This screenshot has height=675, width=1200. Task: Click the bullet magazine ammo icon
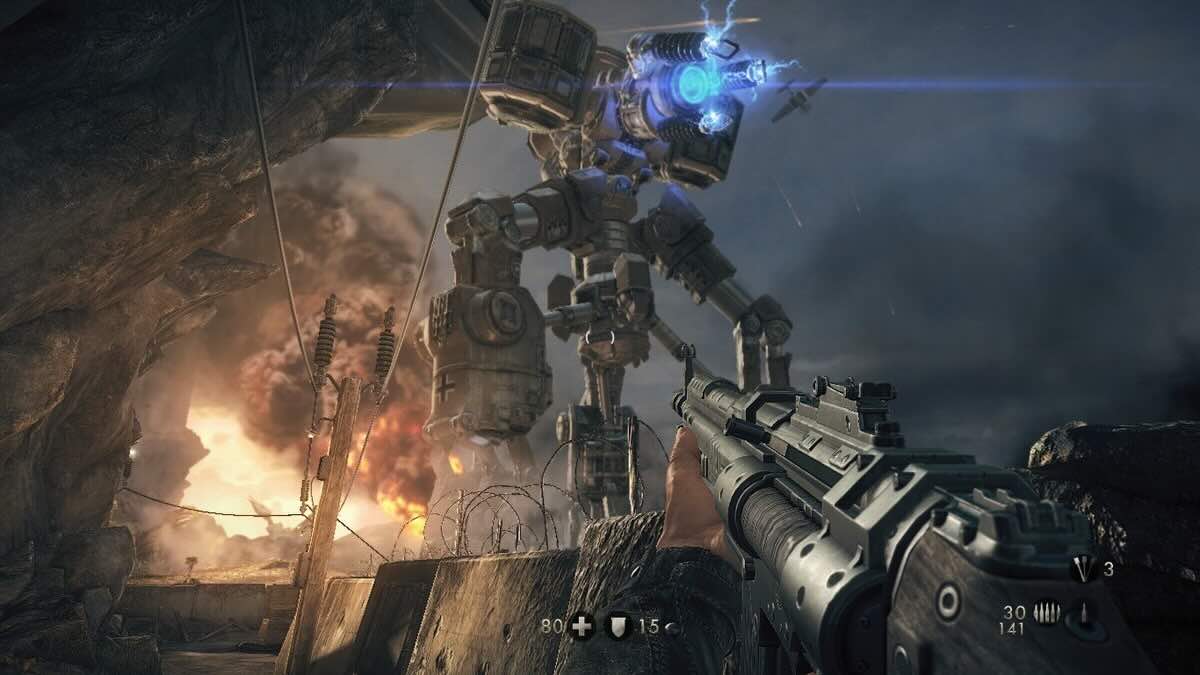(1048, 613)
